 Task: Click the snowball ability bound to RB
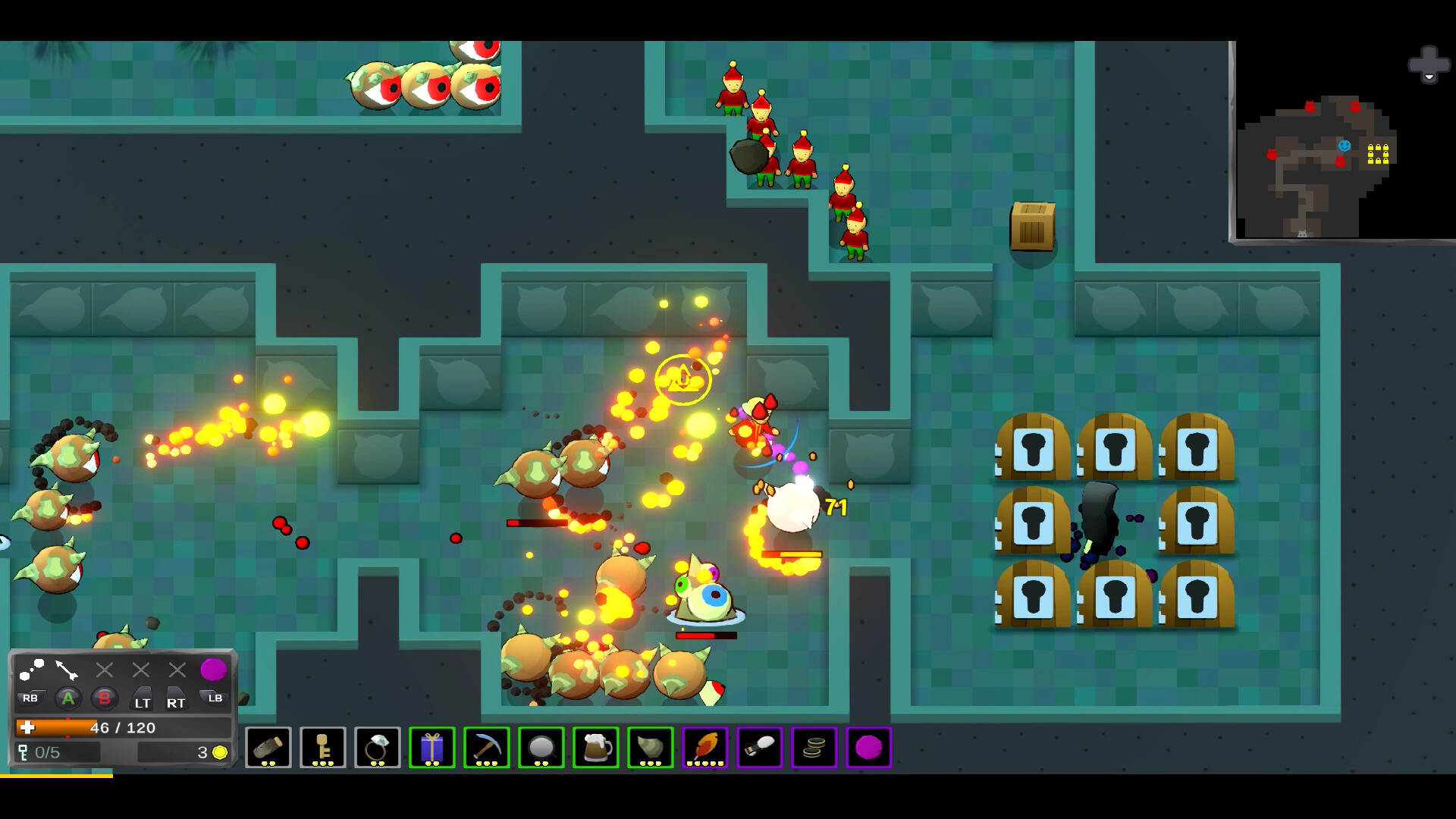[x=32, y=670]
